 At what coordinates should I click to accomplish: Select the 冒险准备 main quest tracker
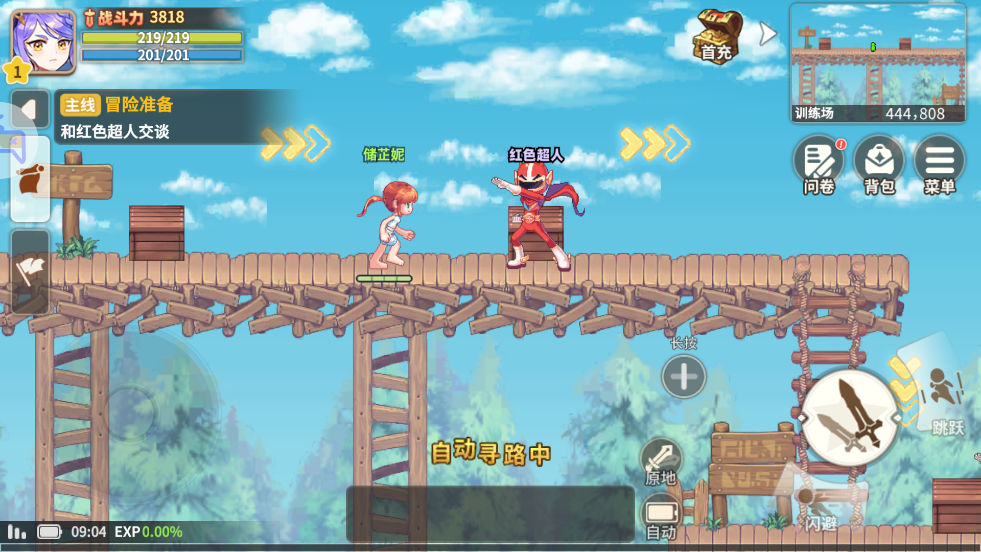click(175, 117)
